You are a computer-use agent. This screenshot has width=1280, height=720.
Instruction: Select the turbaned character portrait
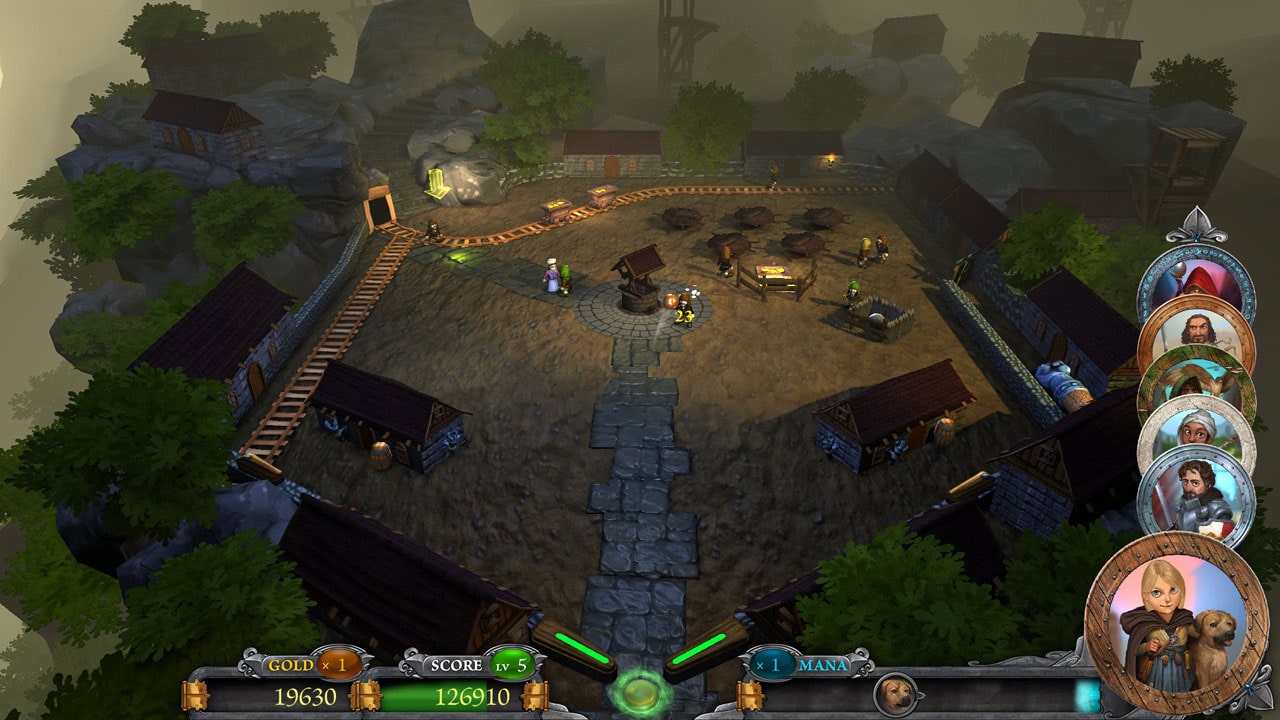(1194, 430)
